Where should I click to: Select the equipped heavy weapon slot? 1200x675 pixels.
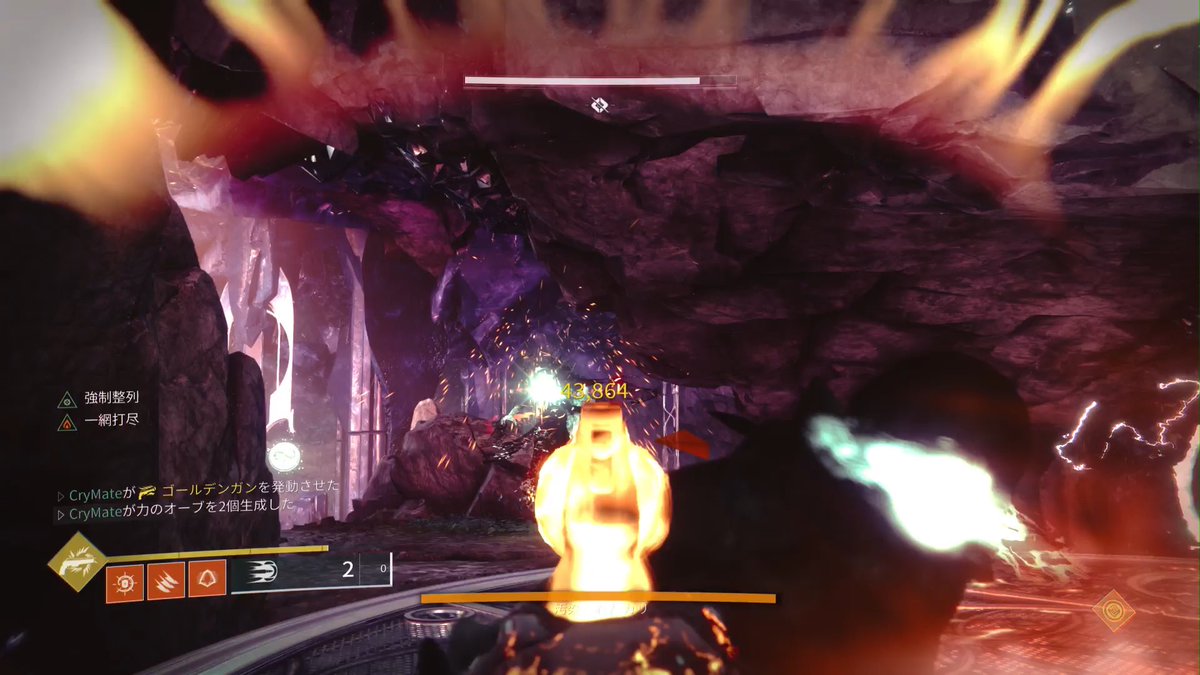tap(310, 572)
